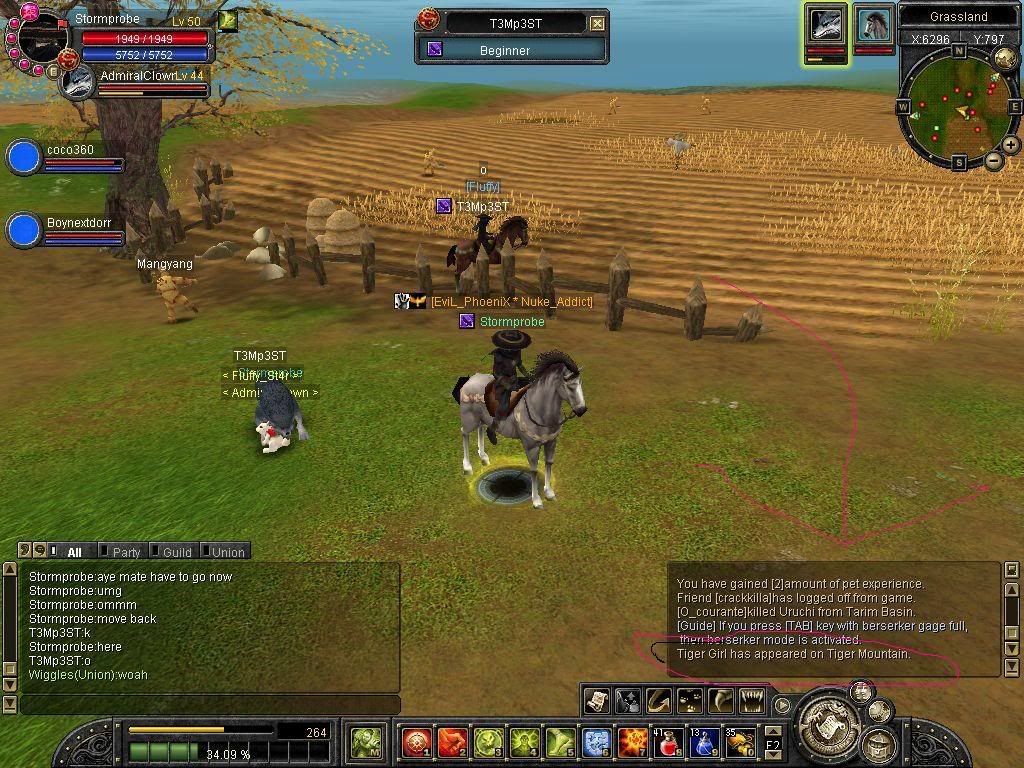
Task: Select the Union chat tab
Action: pos(227,552)
